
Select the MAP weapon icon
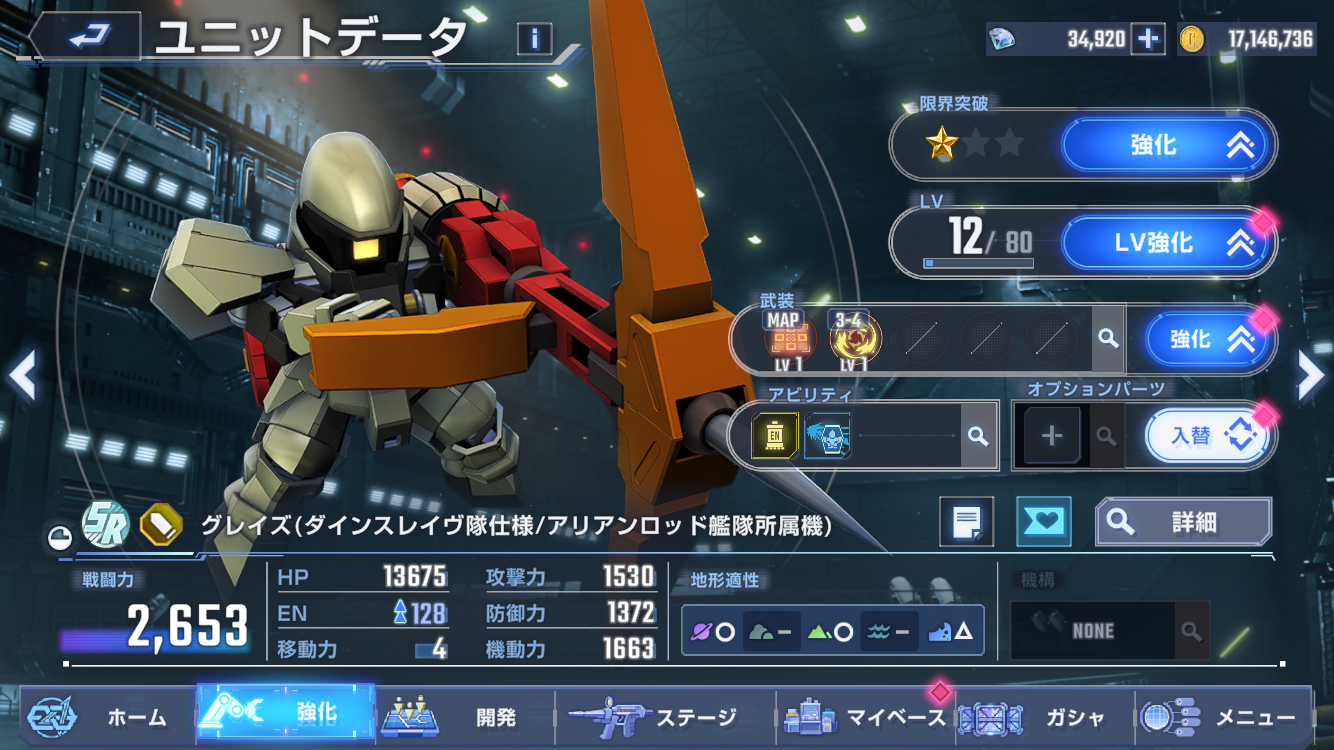pos(784,340)
